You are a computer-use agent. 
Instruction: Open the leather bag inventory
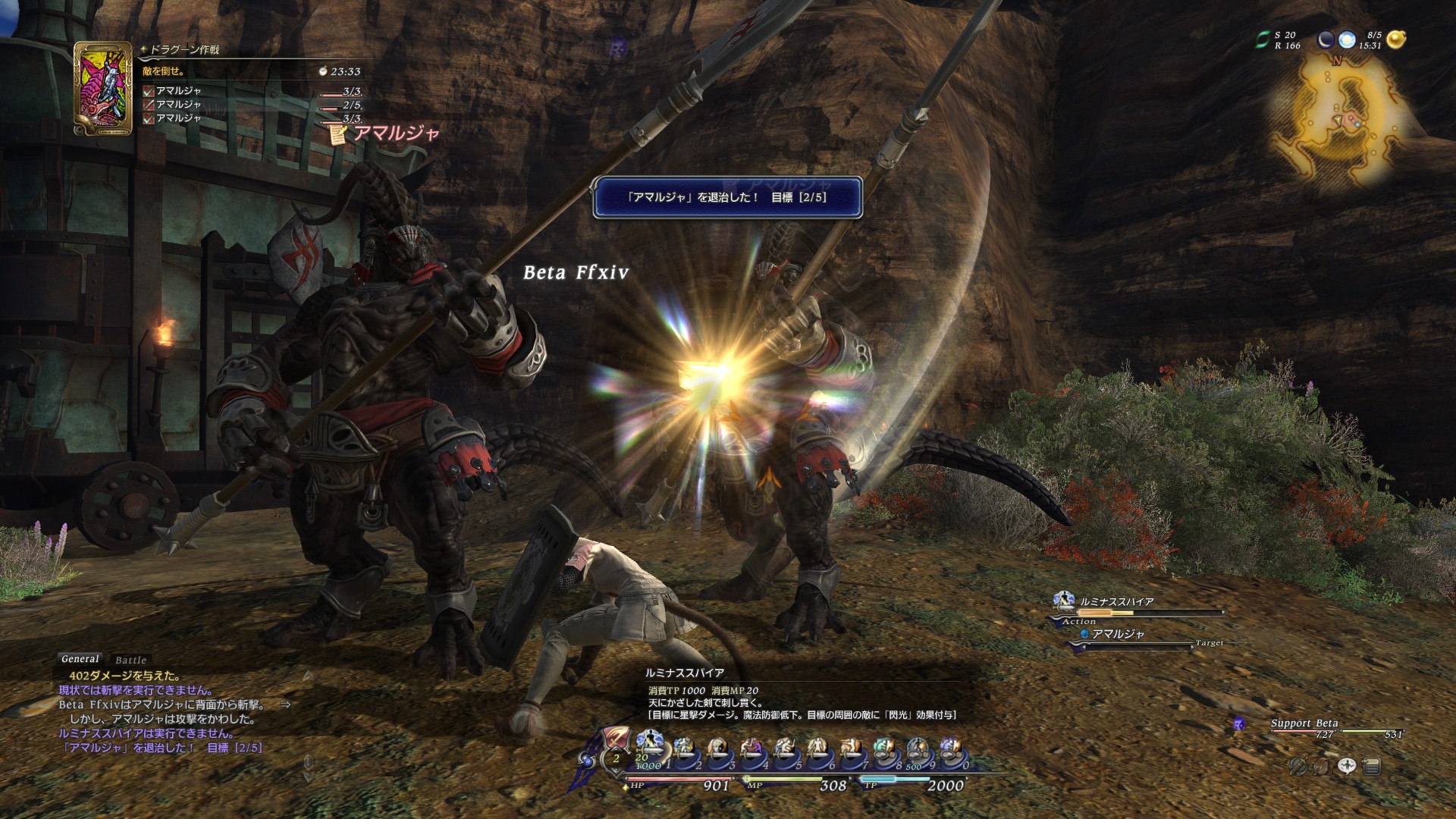(x=1322, y=767)
